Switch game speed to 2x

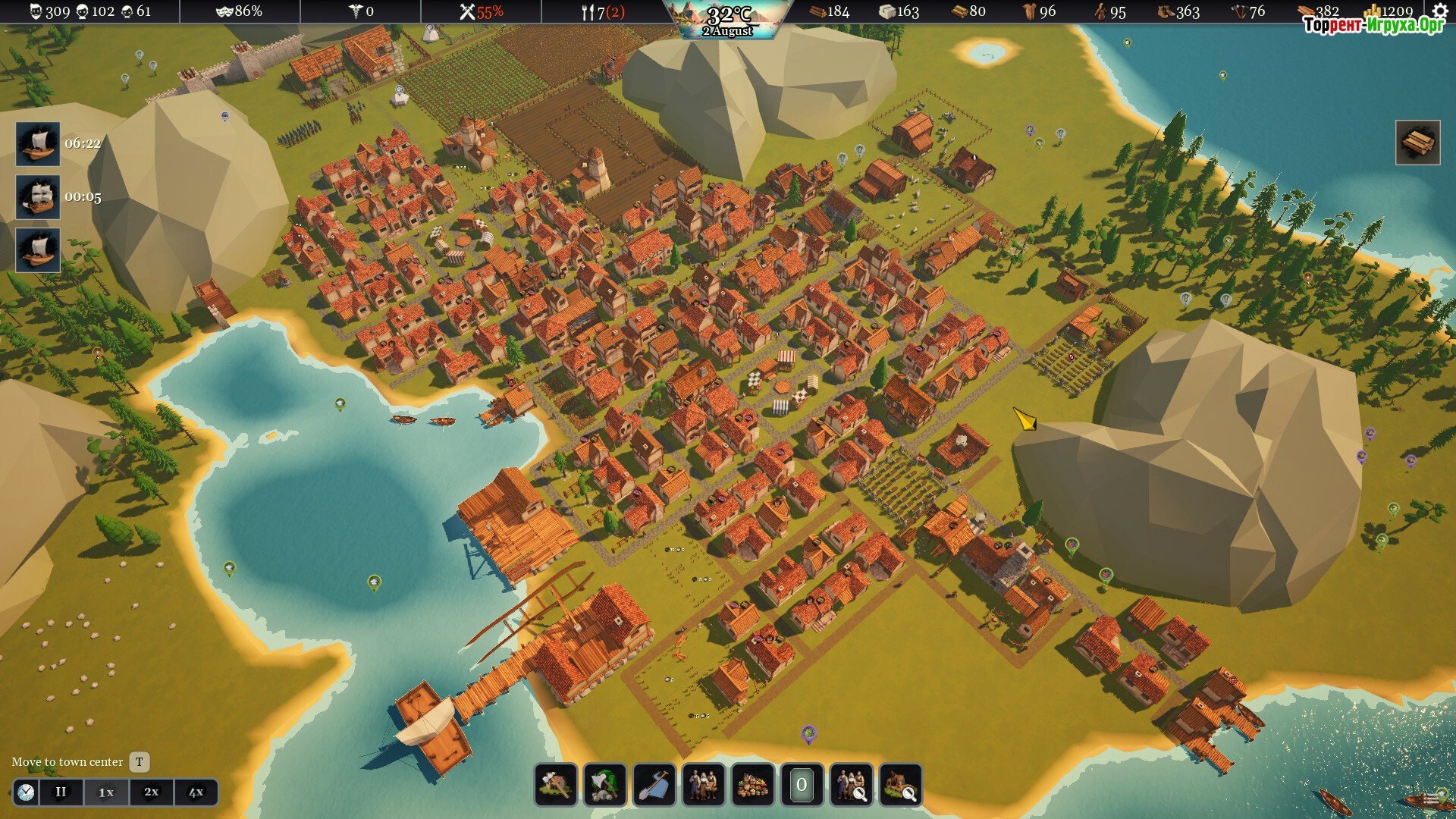151,792
